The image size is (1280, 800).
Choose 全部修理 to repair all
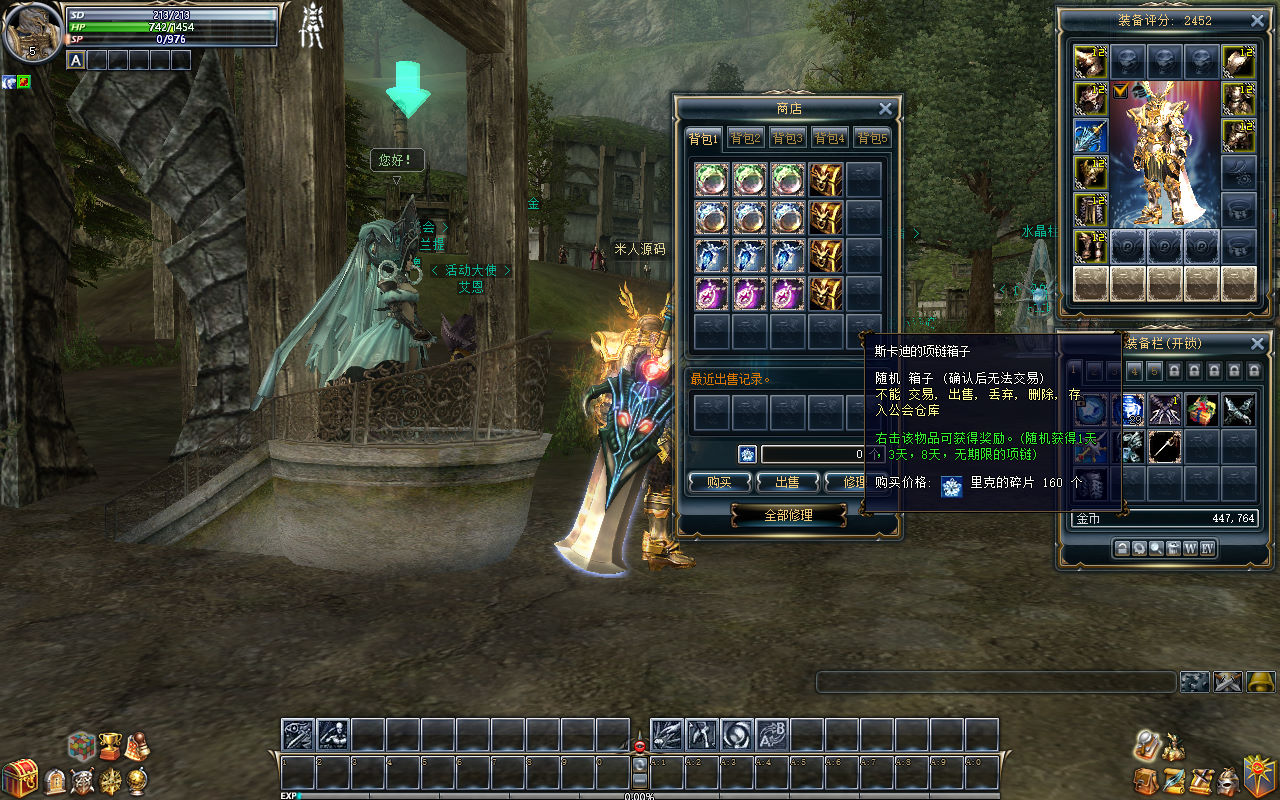coord(788,515)
